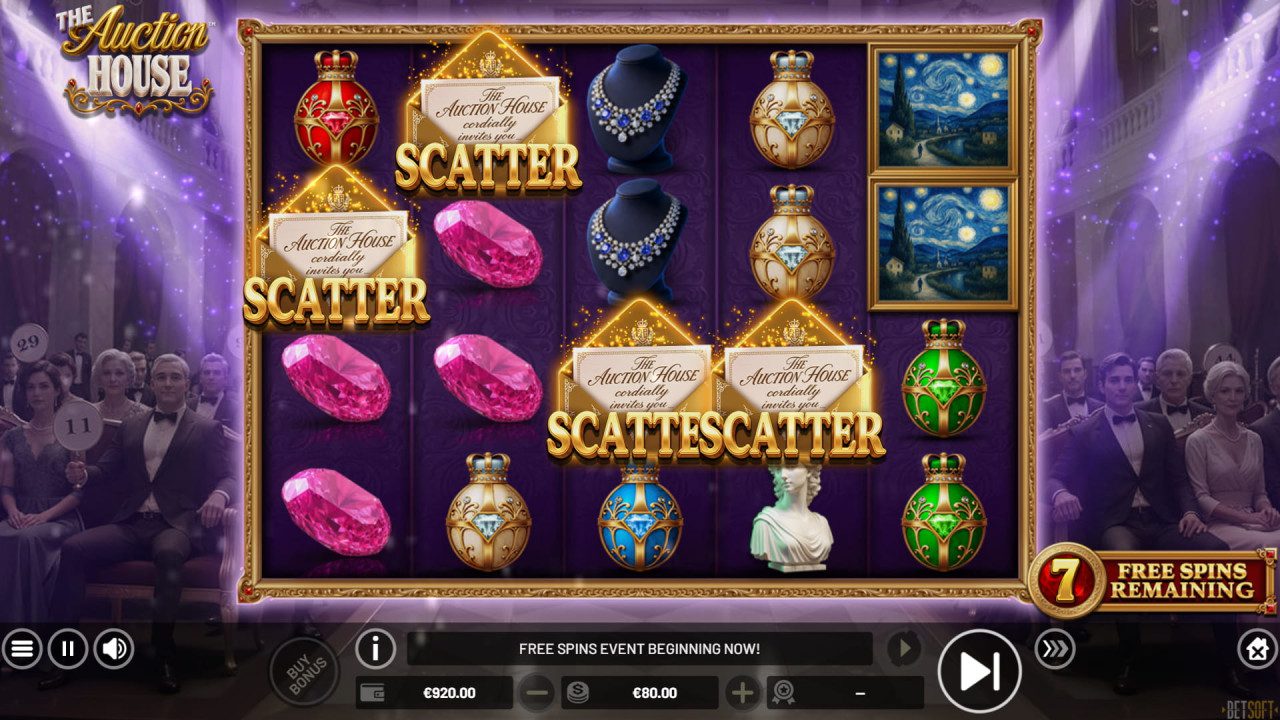Open the game info panel
Viewport: 1280px width, 720px height.
coord(376,649)
